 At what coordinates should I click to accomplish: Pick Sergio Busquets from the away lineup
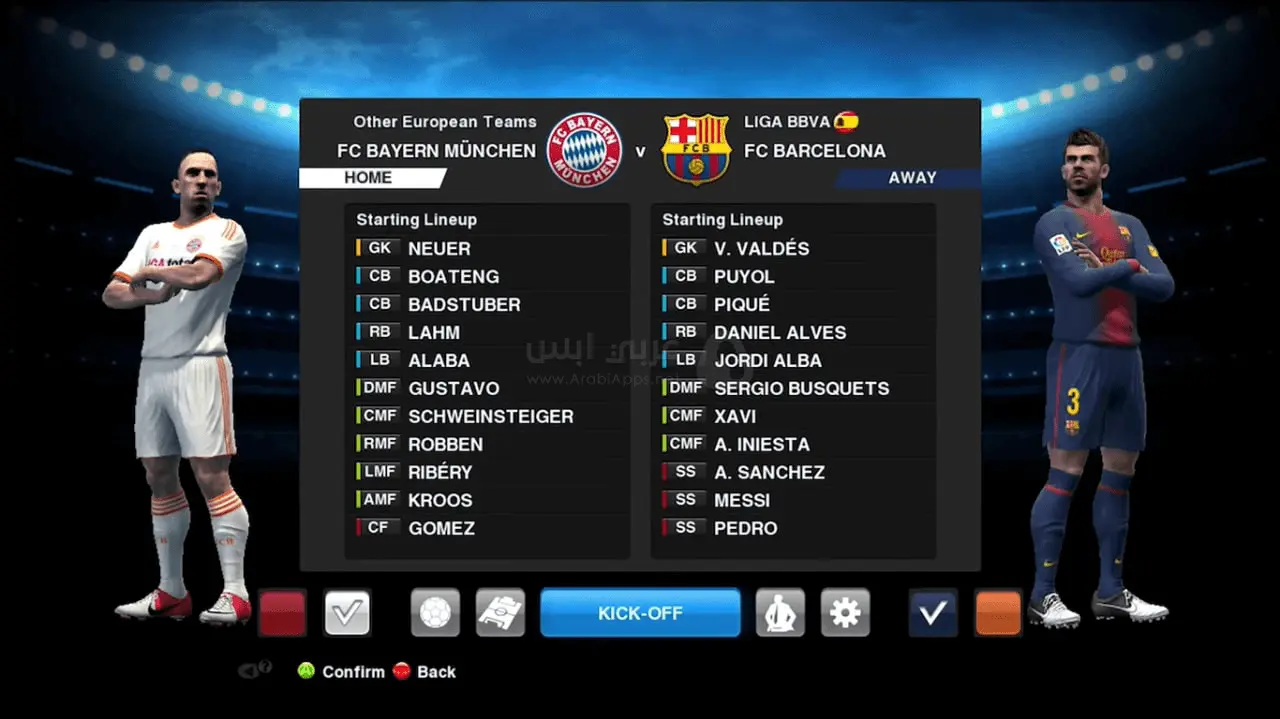coord(801,388)
